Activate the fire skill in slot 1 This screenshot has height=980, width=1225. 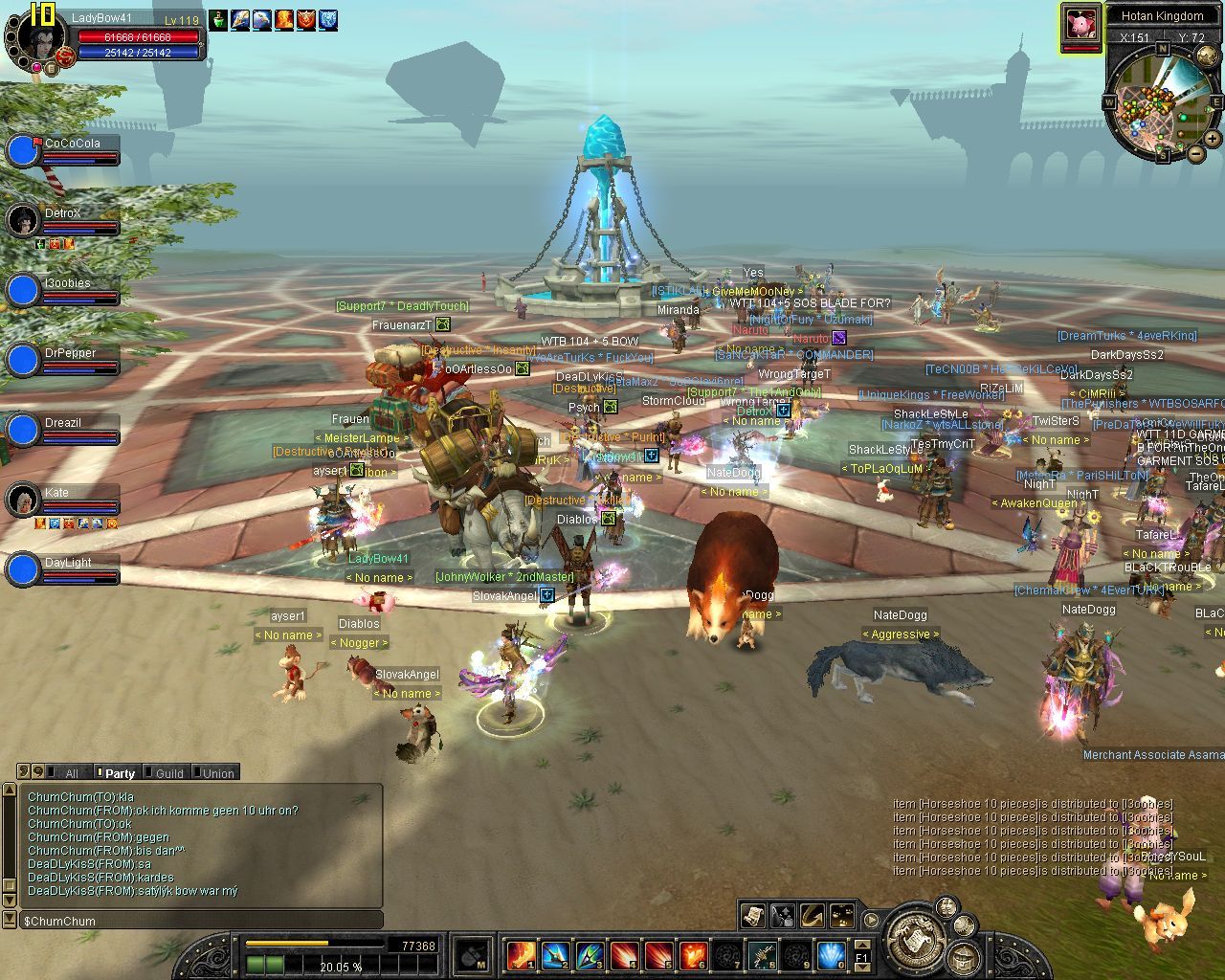(520, 954)
